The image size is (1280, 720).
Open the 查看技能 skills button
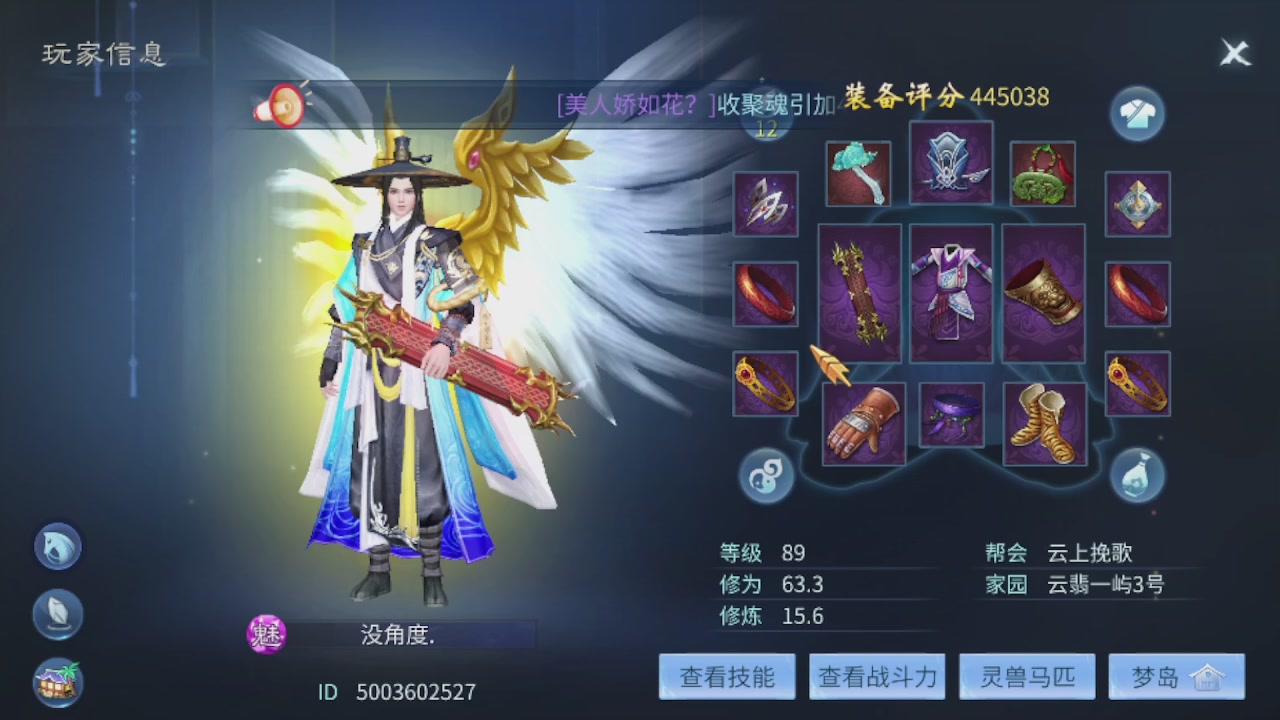click(726, 676)
